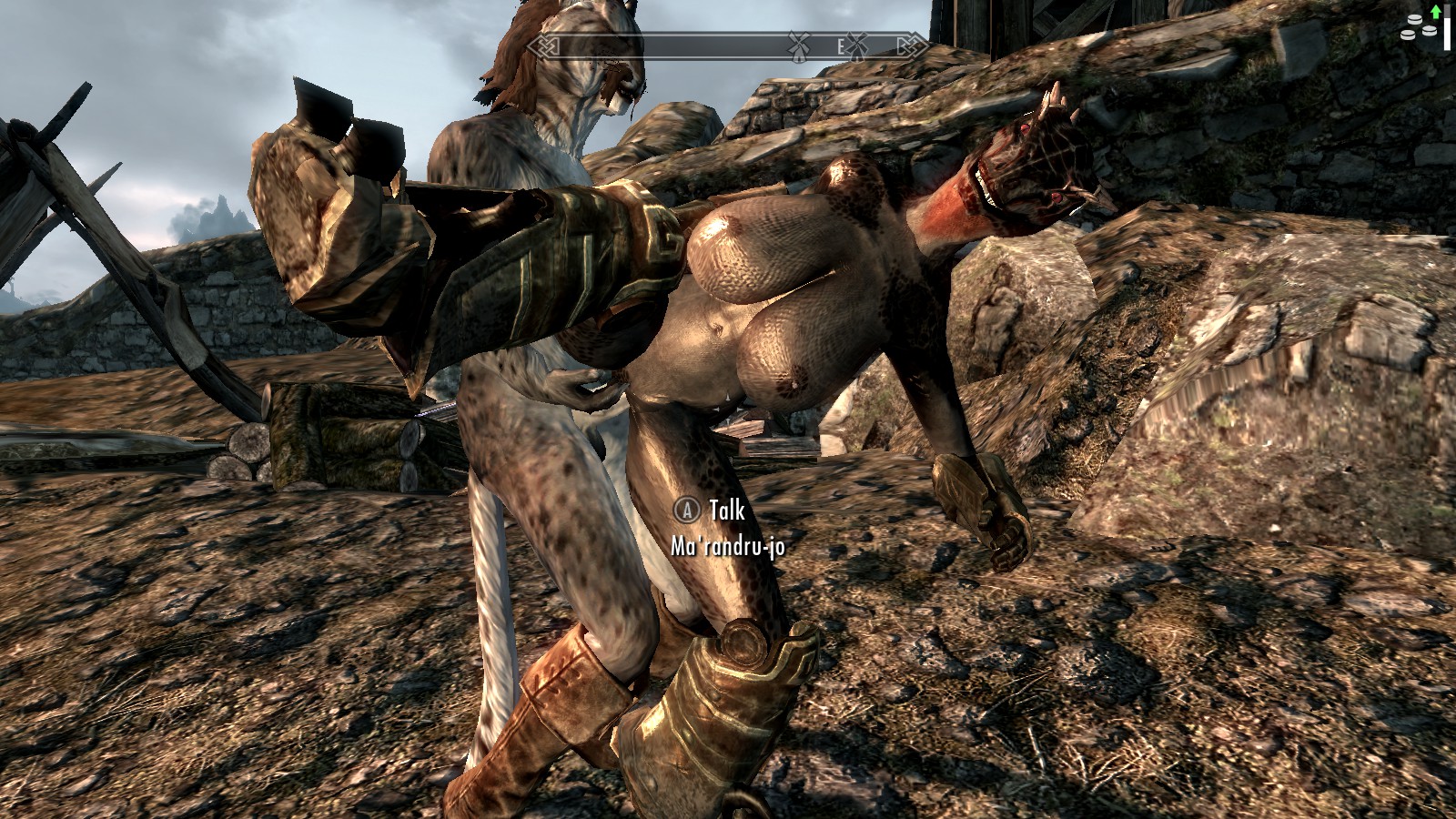Select the east marker on the compass
The width and height of the screenshot is (1456, 819).
pos(841,45)
